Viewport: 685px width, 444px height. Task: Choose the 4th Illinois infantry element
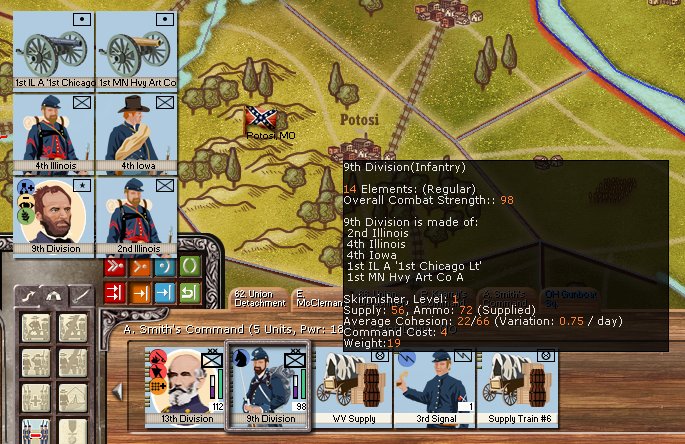[x=56, y=131]
